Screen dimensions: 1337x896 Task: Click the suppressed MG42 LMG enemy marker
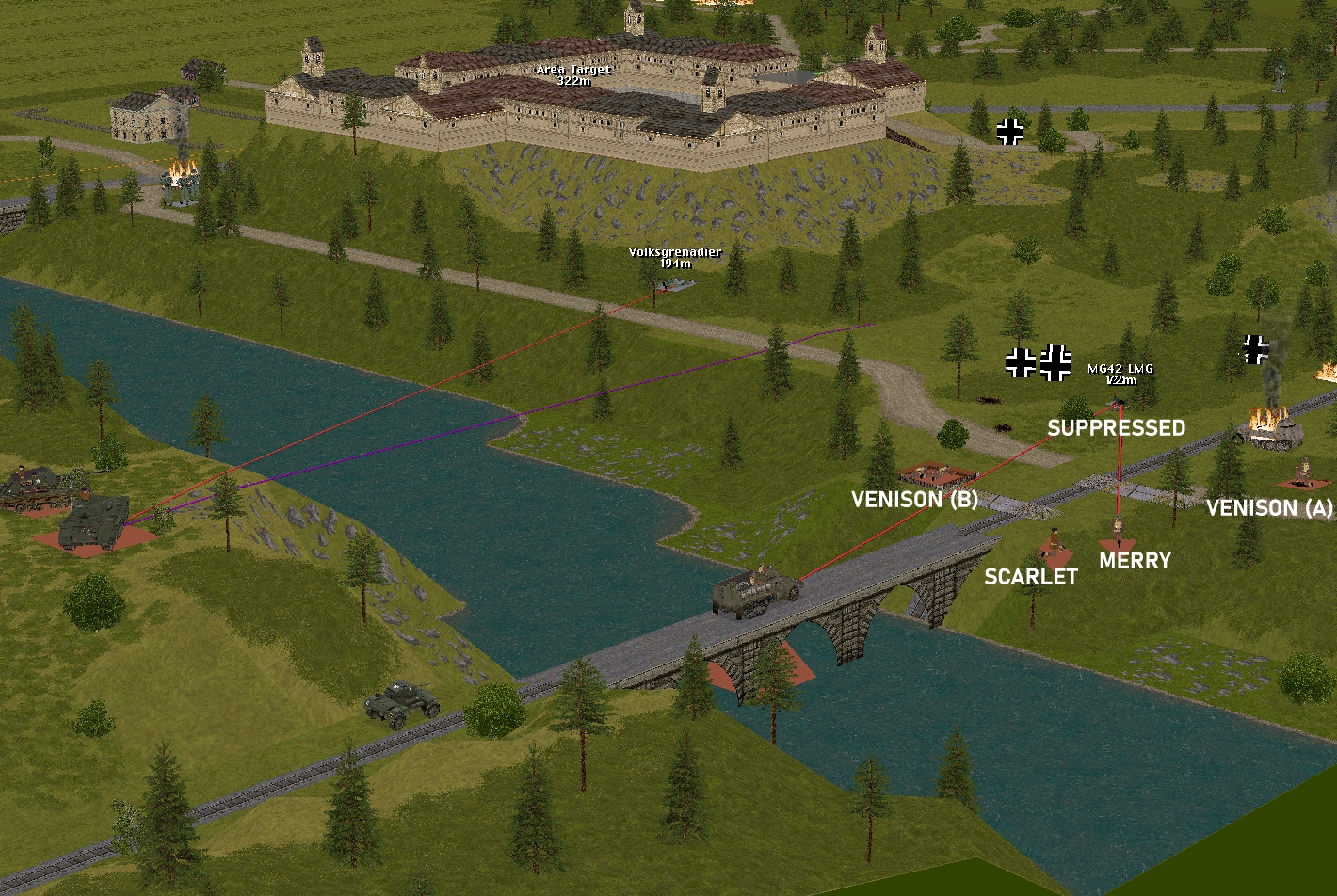click(x=1120, y=404)
